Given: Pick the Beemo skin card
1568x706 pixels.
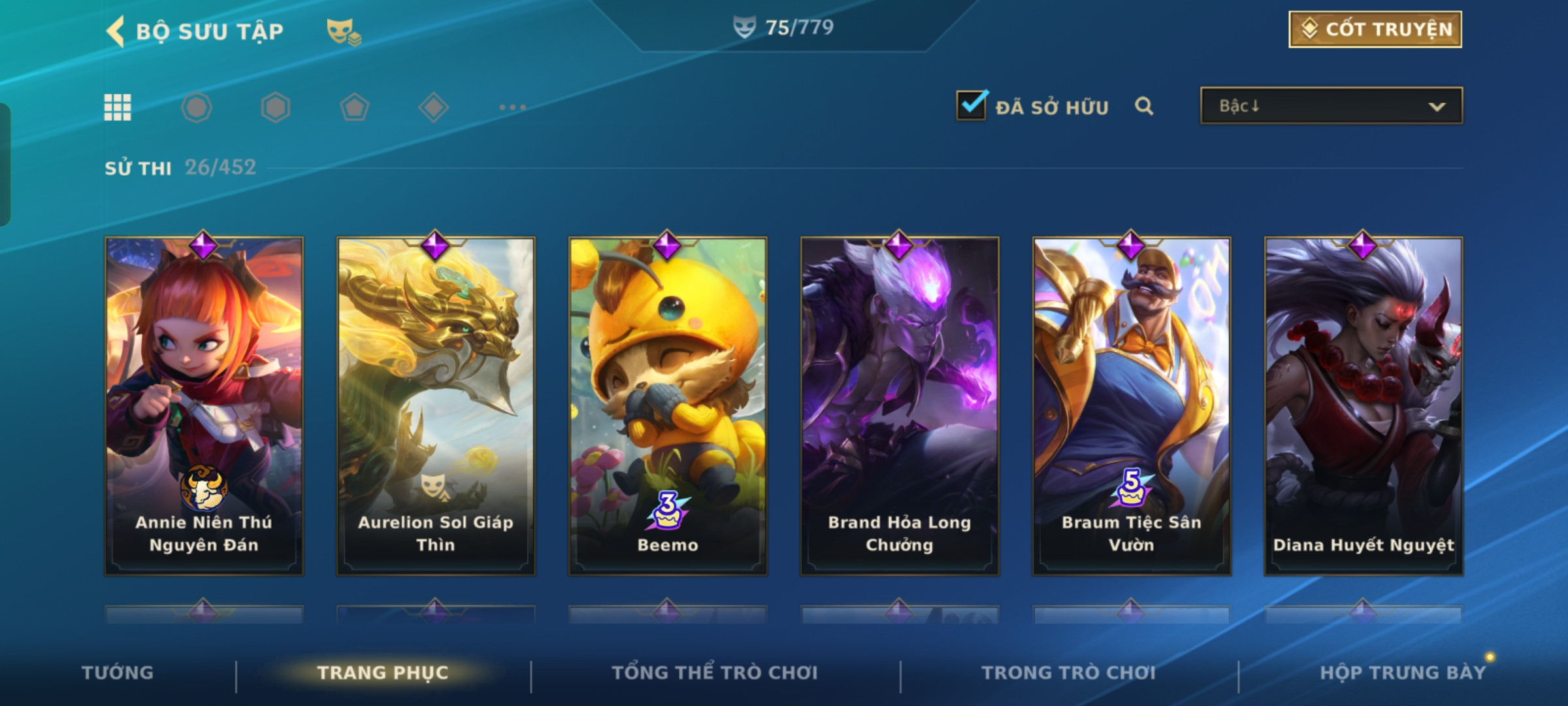Looking at the screenshot, I should click(x=668, y=405).
